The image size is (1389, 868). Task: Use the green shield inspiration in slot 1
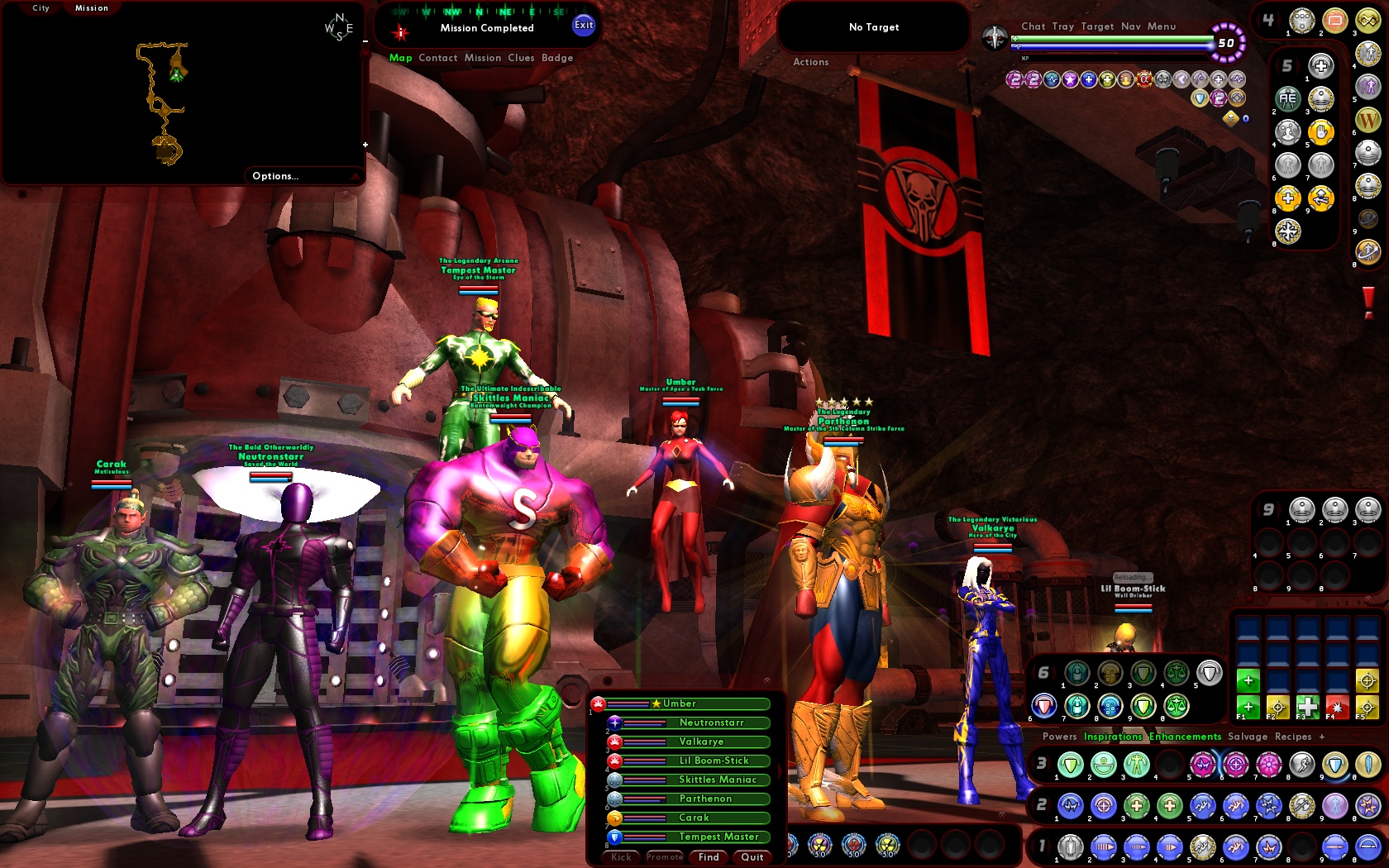(1071, 765)
